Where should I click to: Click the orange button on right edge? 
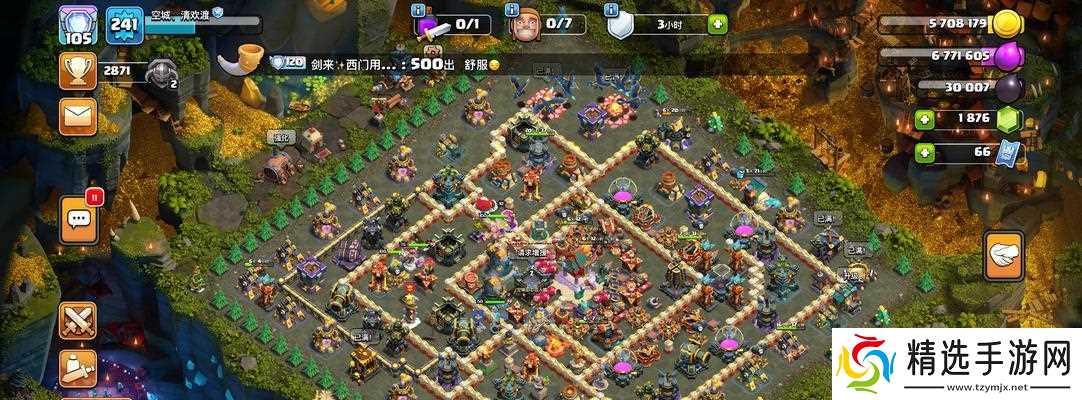tap(1003, 255)
